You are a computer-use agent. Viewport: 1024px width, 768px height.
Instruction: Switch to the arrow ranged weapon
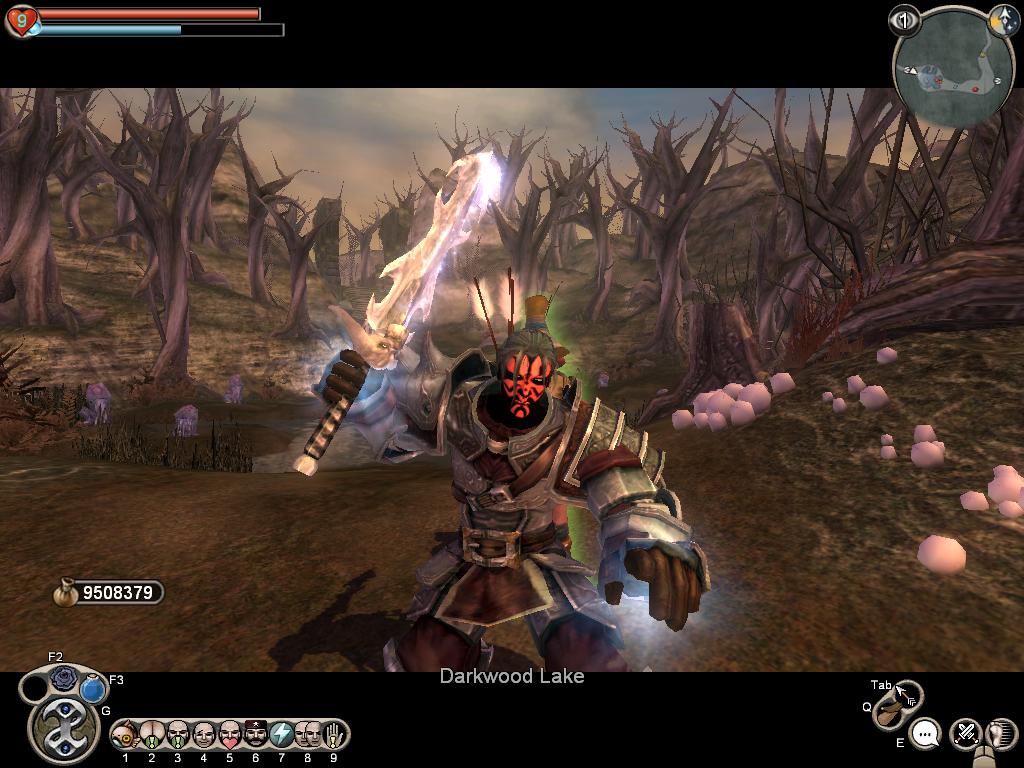click(906, 694)
